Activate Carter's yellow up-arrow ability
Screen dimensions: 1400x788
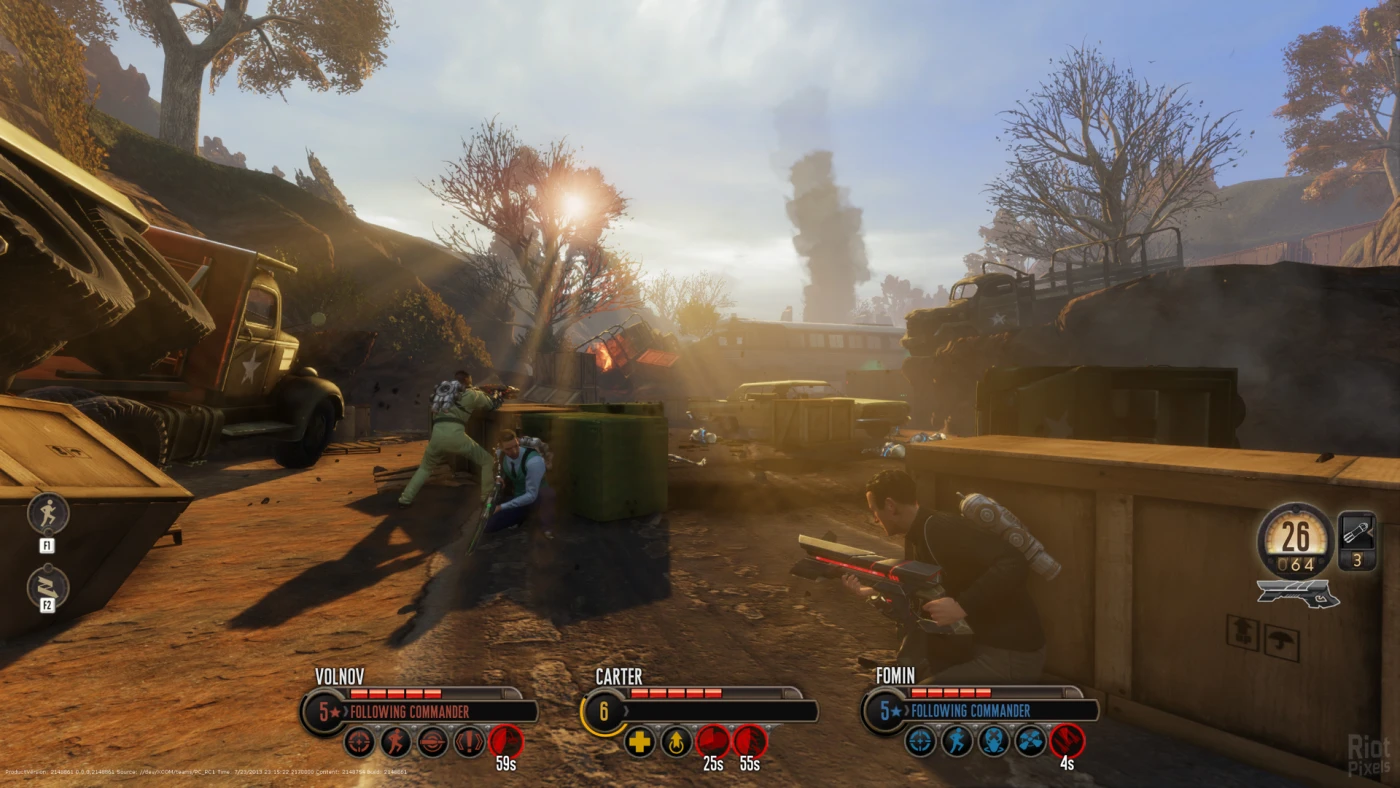coord(676,742)
